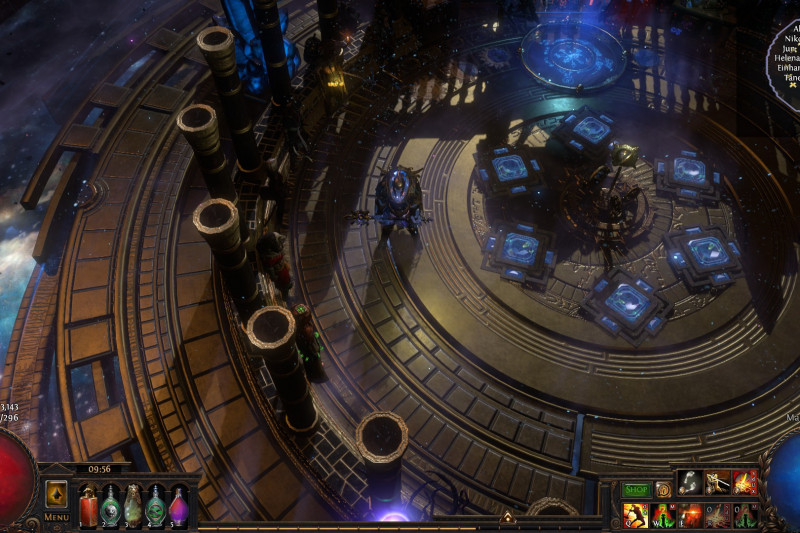Viewport: 800px width, 533px height.
Task: Click the small triangle marker on the experience bar
Action: pyautogui.click(x=507, y=518)
